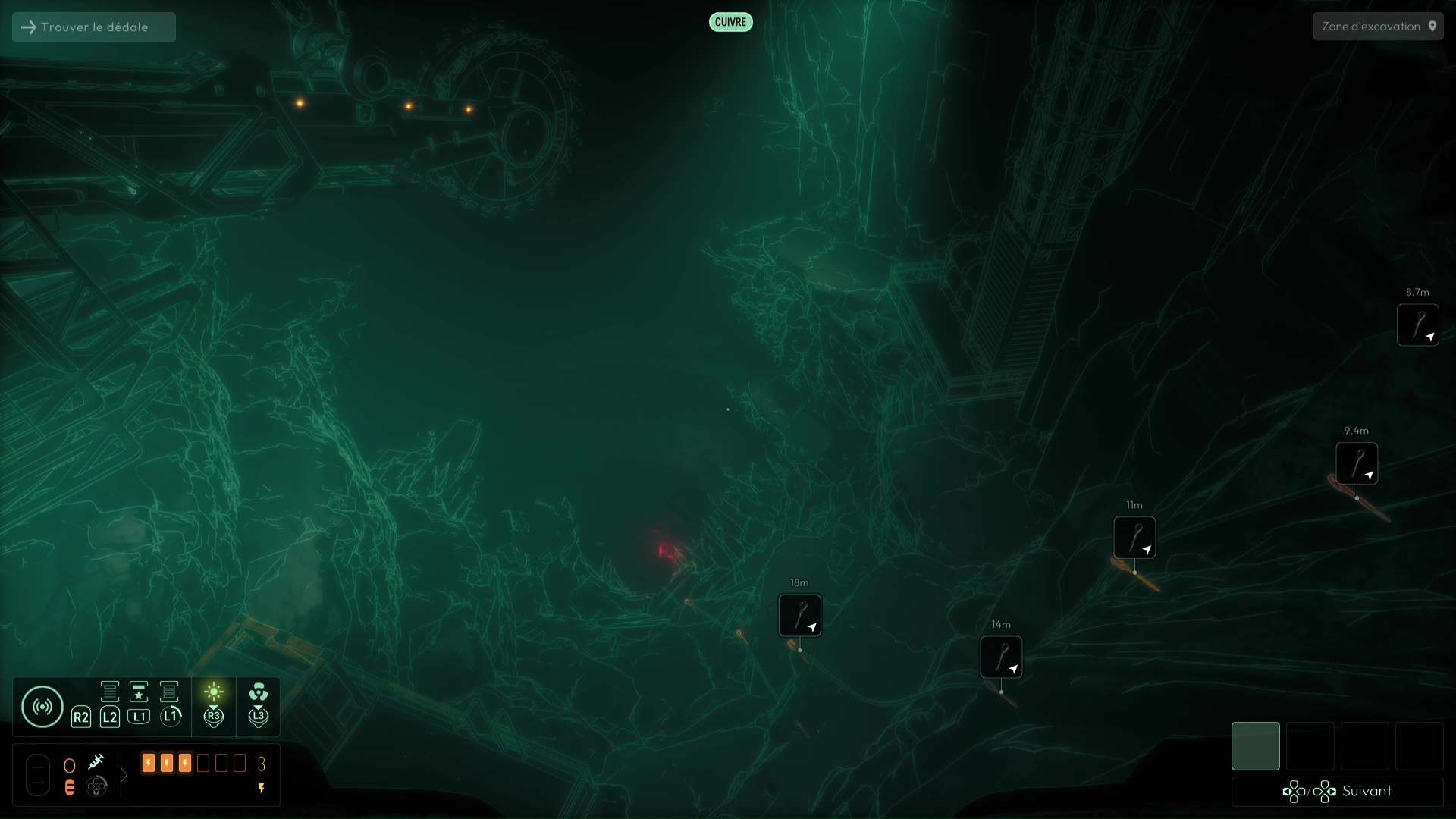Click the circular sonar ping icon

(x=42, y=705)
